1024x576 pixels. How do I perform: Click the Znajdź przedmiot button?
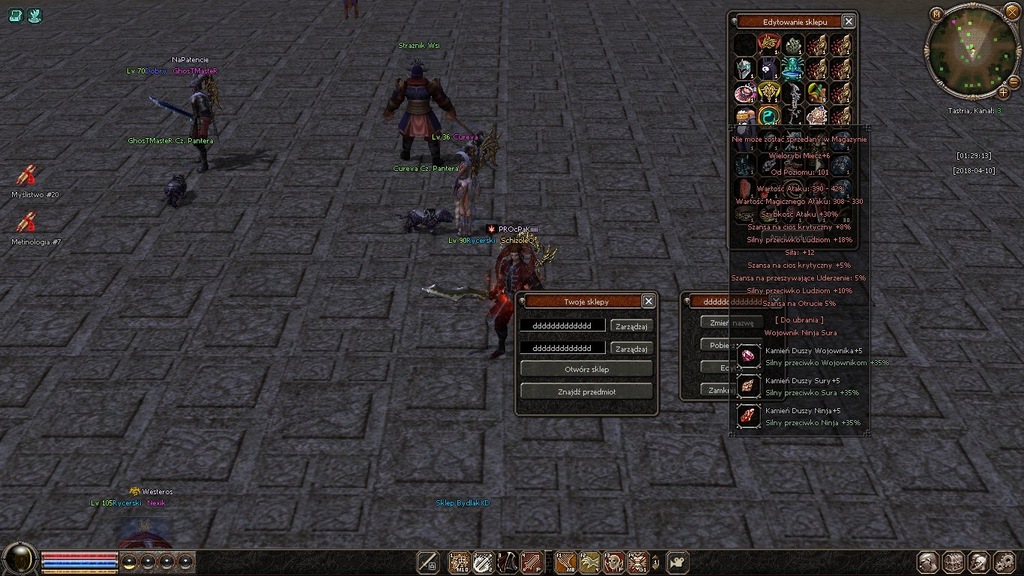(x=586, y=391)
